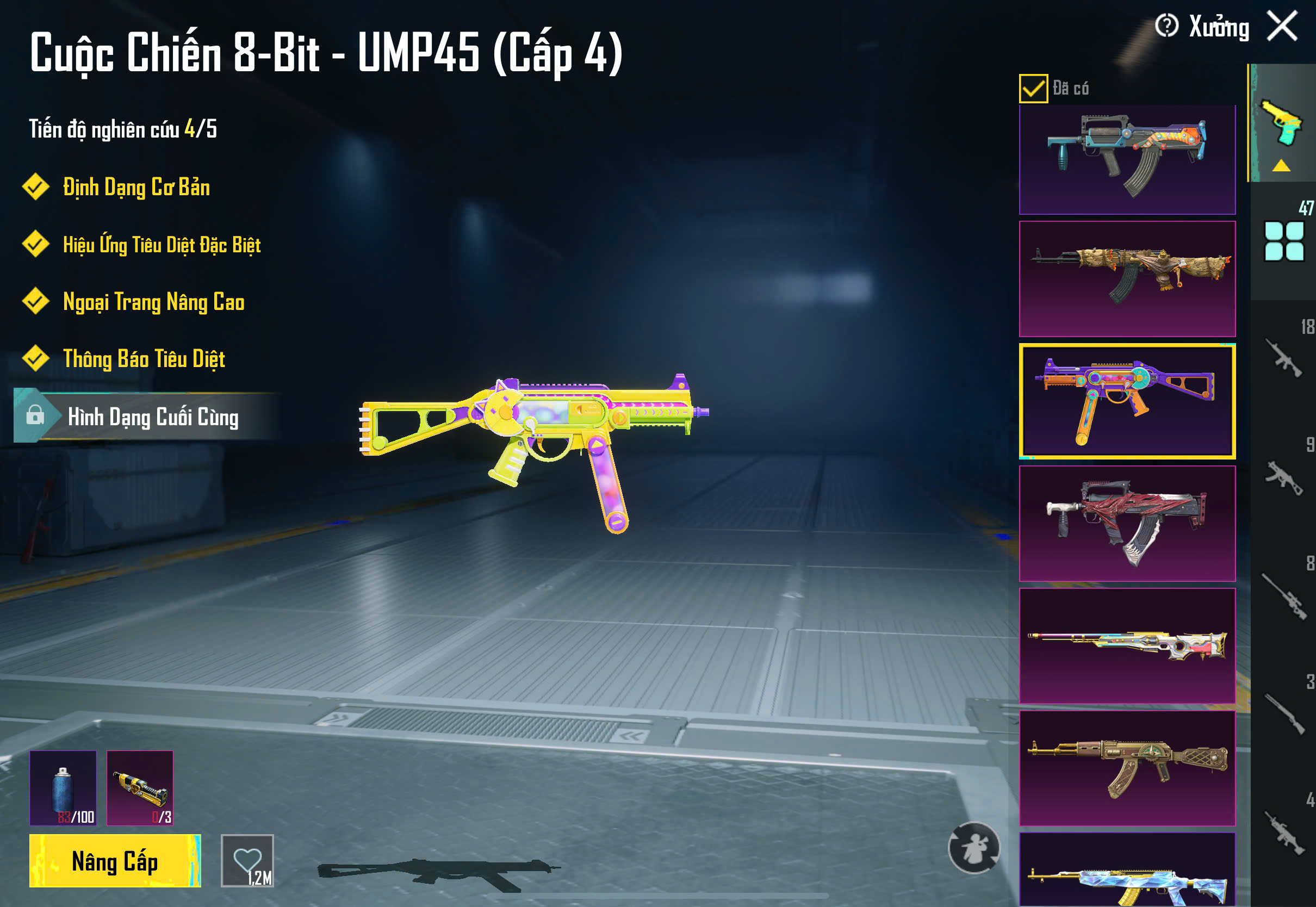Screen dimensions: 1316x907
Task: Open the Xưởng help question mark
Action: (1166, 26)
